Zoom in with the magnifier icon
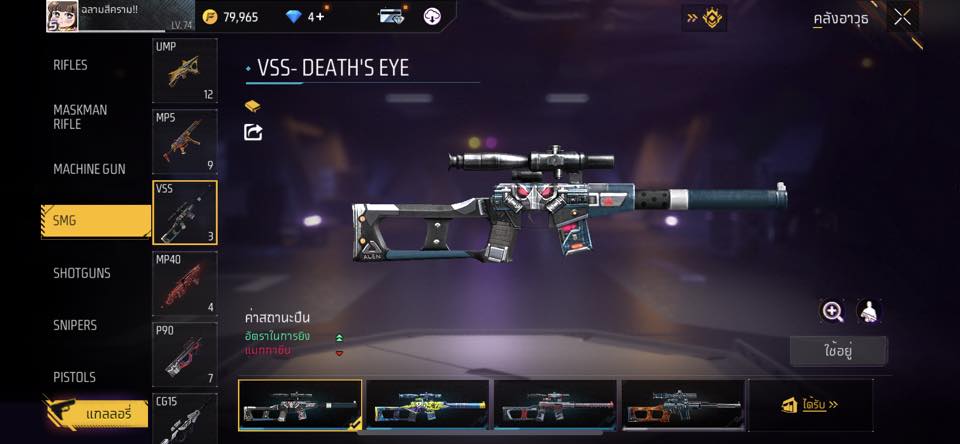The image size is (960, 444). (832, 311)
